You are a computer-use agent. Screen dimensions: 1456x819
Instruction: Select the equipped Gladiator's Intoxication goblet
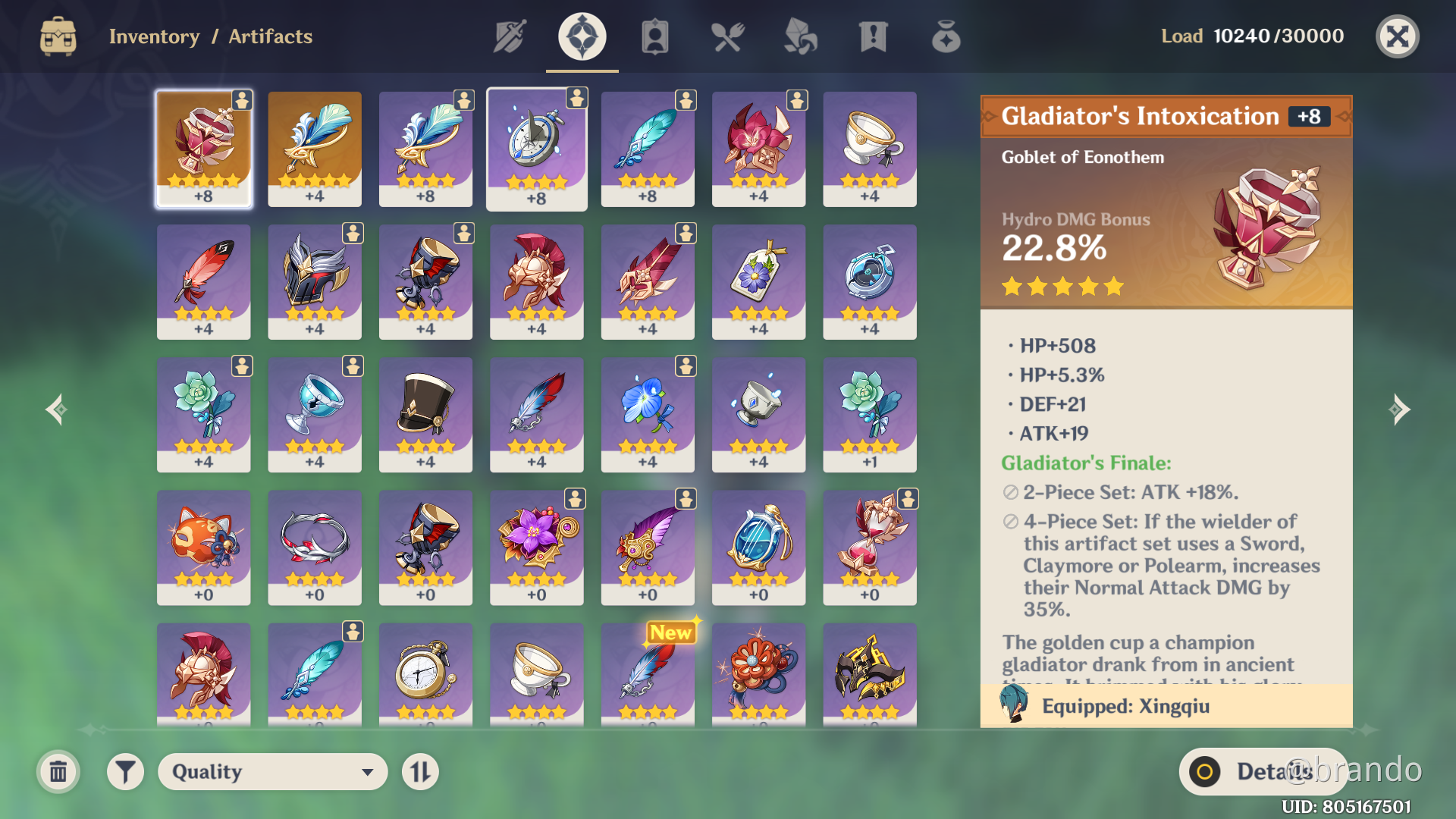coord(203,148)
